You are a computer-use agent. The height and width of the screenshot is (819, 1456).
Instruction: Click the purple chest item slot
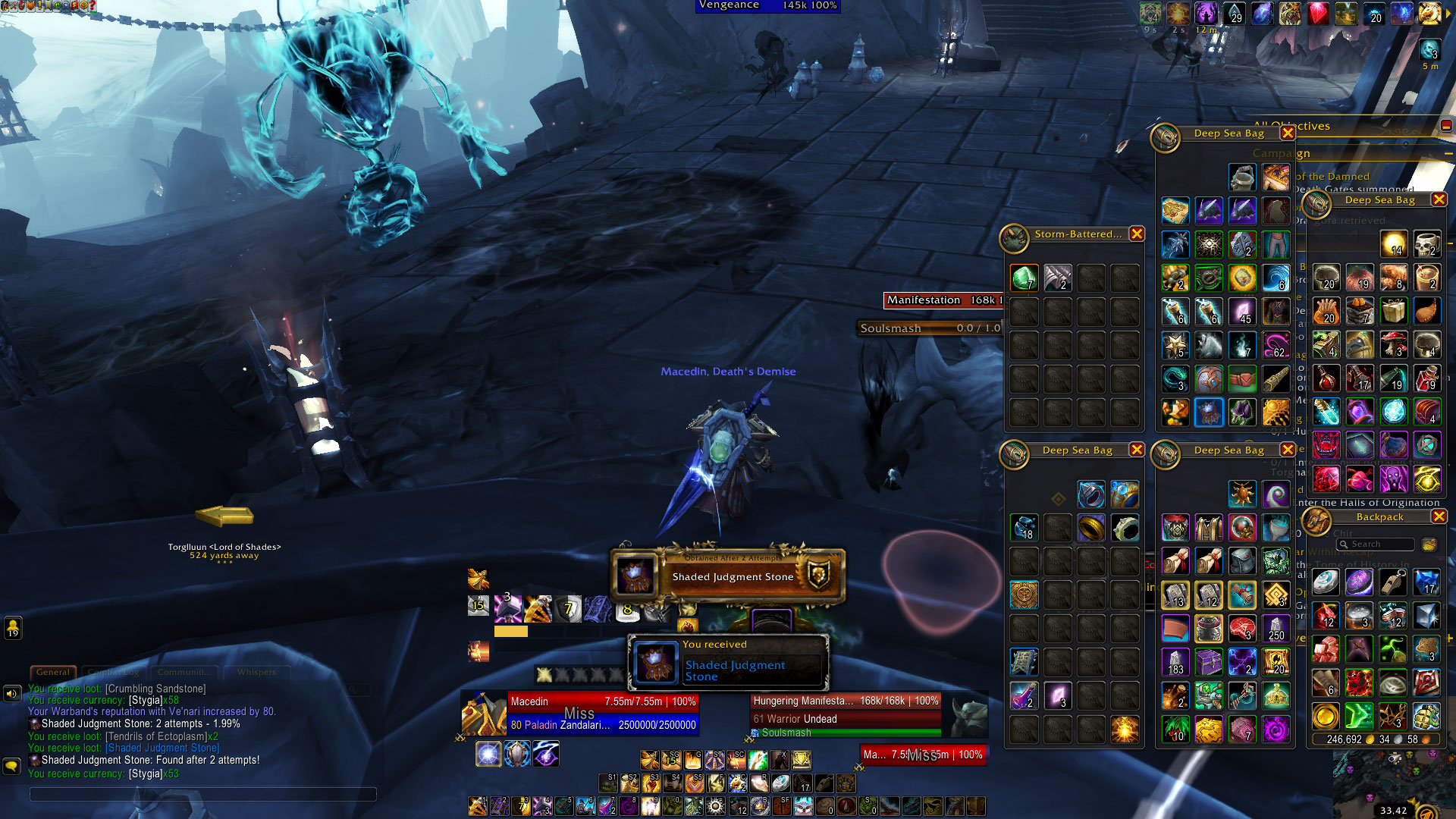[1209, 662]
